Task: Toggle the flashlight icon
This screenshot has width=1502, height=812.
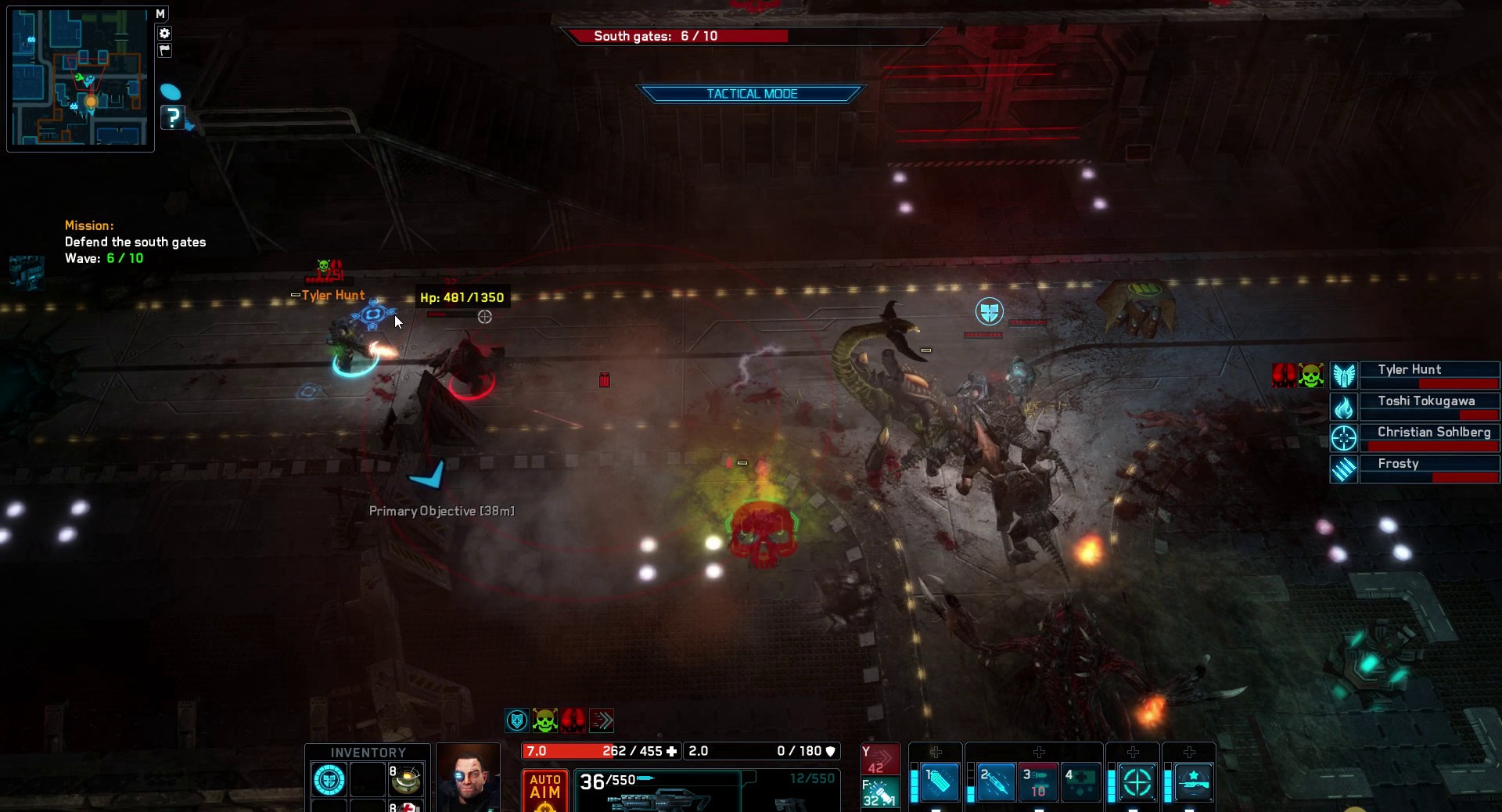Action: [880, 793]
